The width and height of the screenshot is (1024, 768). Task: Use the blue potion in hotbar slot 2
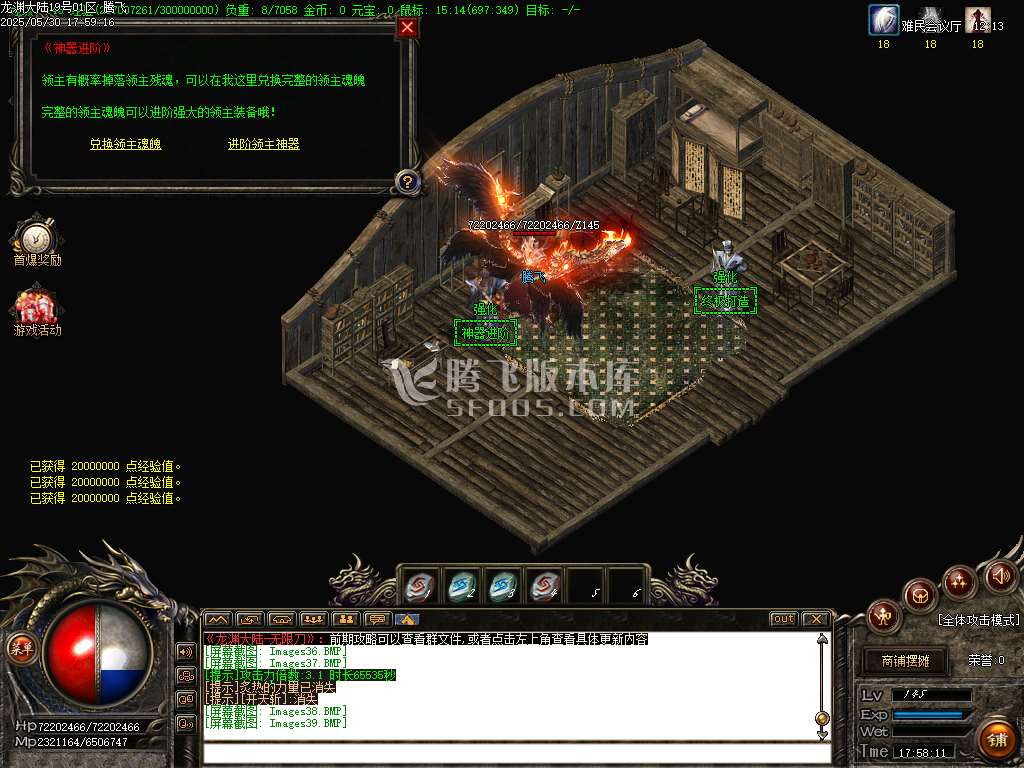coord(462,584)
